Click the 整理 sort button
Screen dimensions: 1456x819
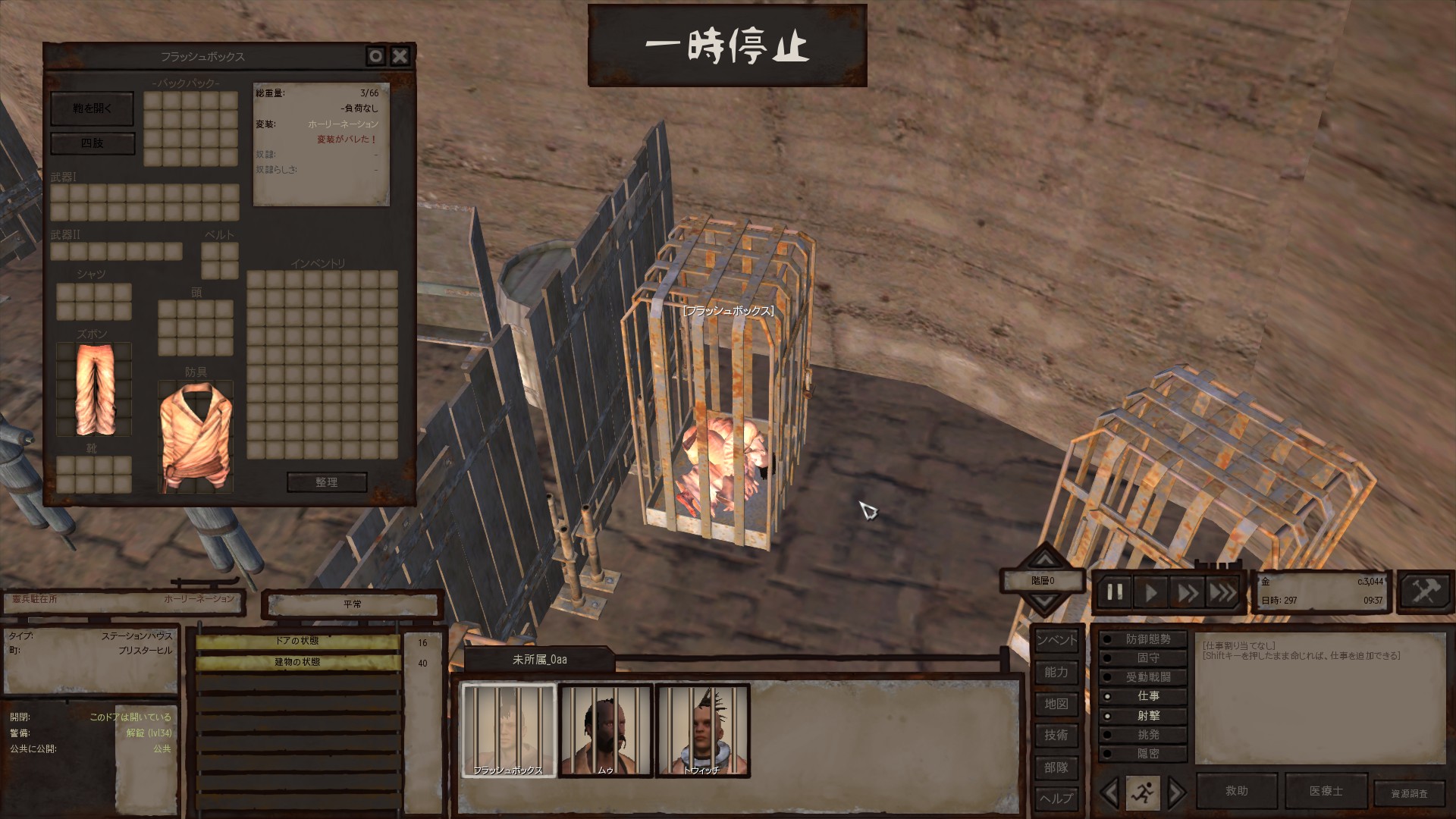(327, 482)
